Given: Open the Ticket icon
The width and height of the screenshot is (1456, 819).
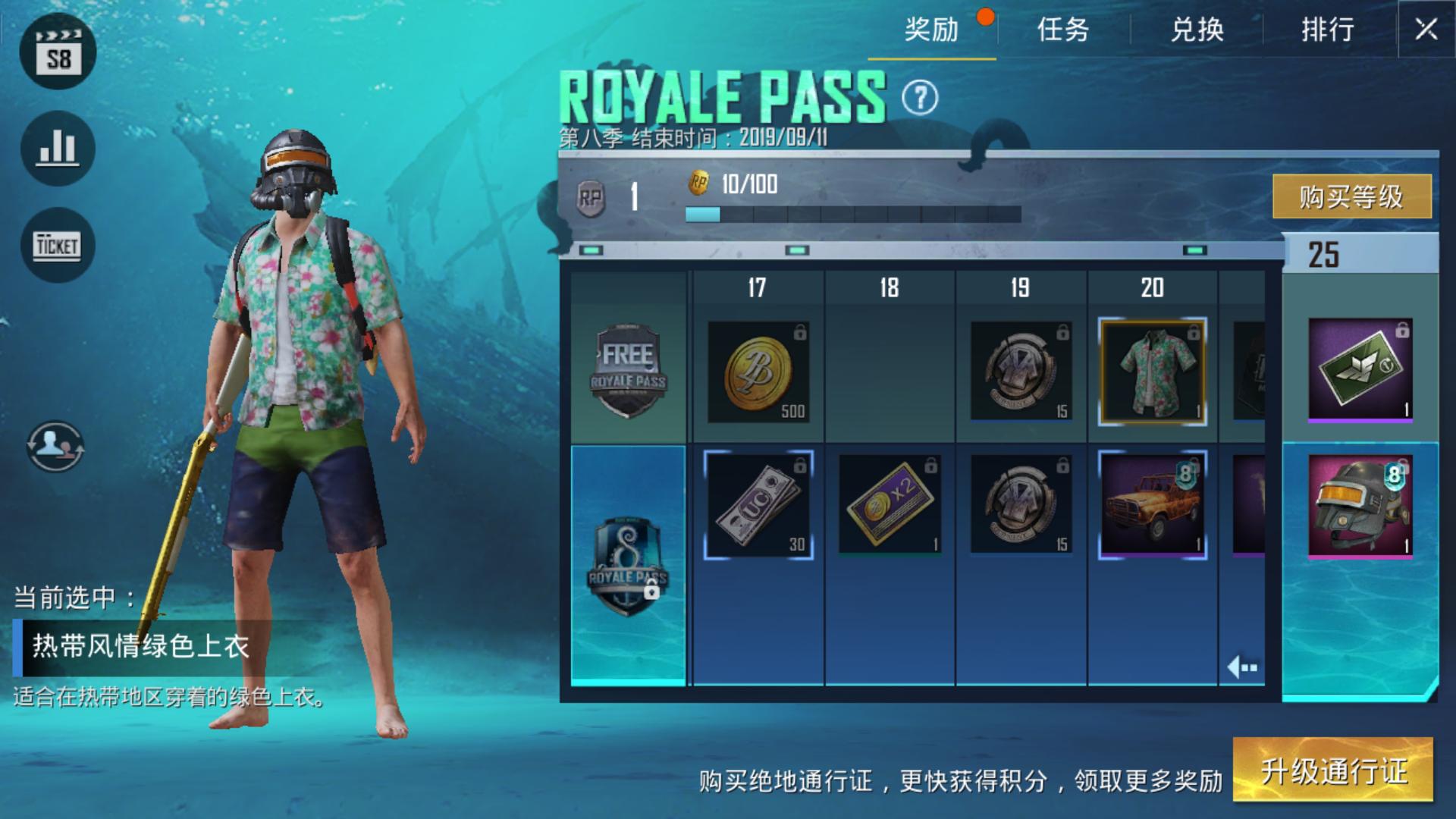Looking at the screenshot, I should point(58,245).
